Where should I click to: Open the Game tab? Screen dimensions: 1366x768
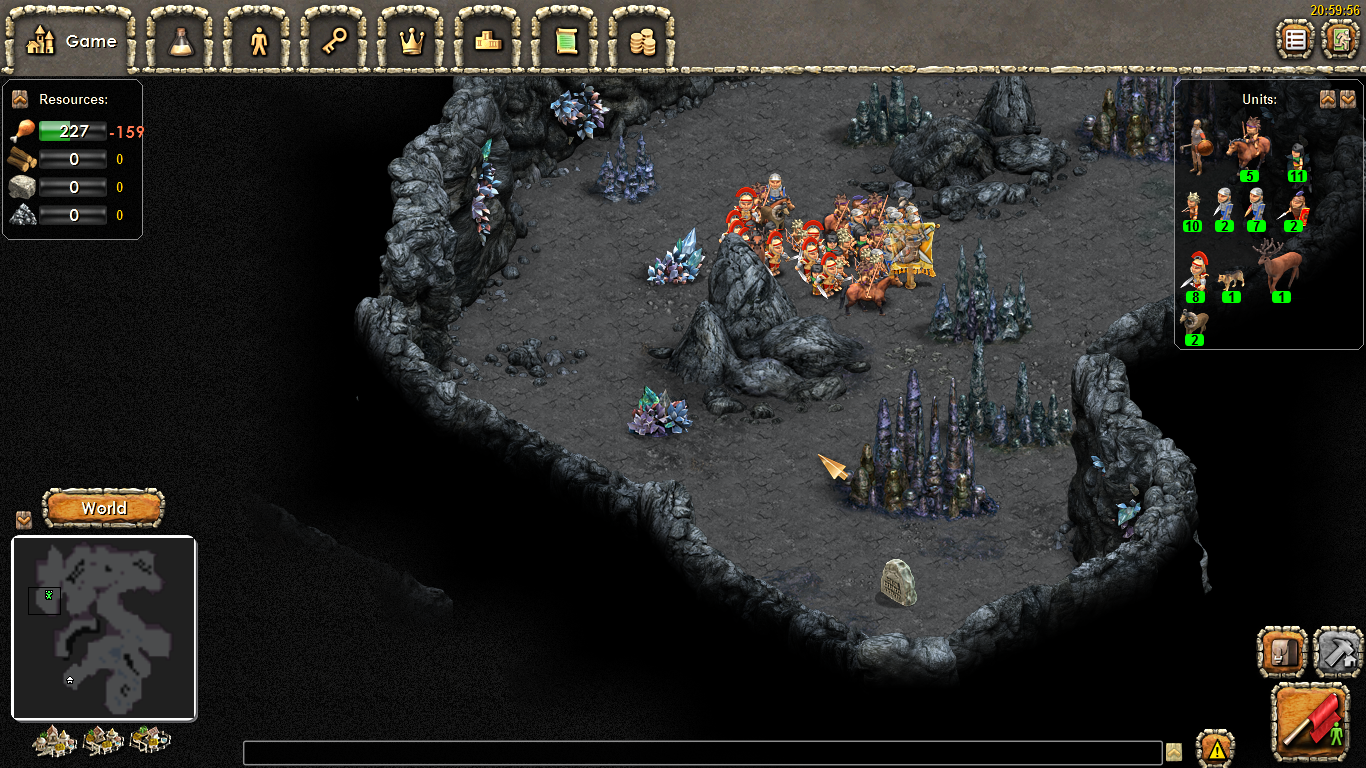70,41
